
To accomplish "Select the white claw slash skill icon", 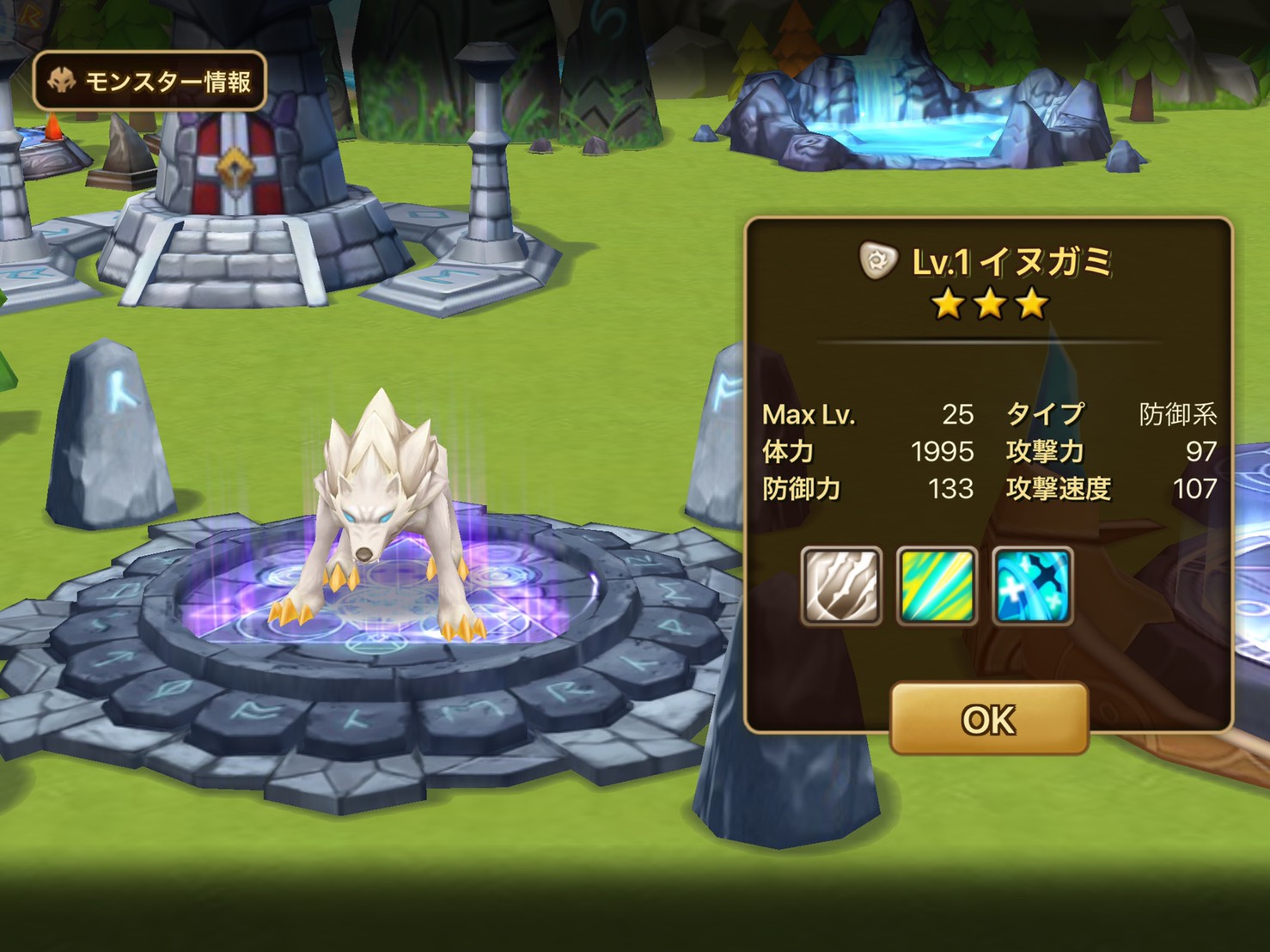I will pyautogui.click(x=841, y=585).
